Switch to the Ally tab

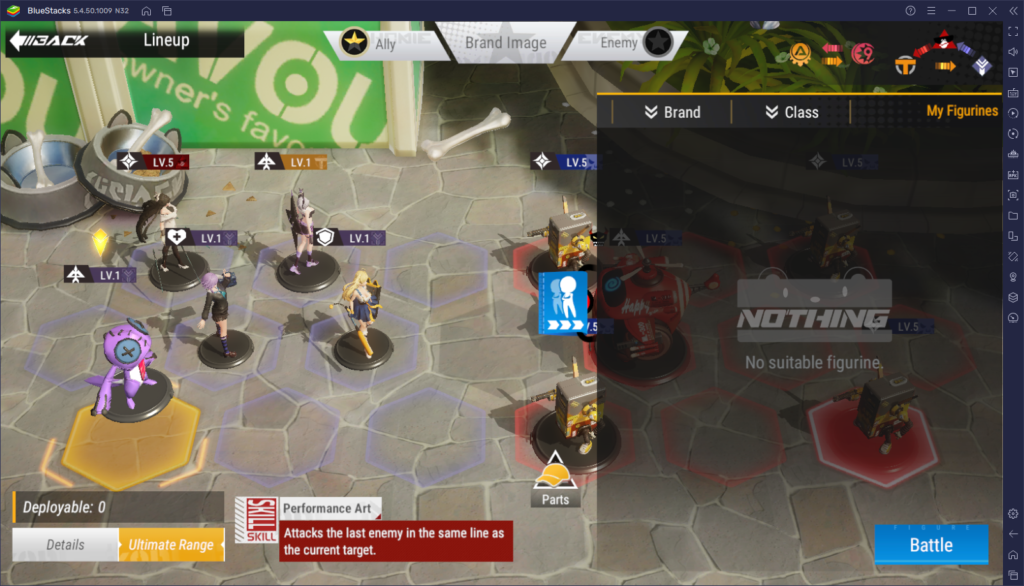(x=370, y=43)
